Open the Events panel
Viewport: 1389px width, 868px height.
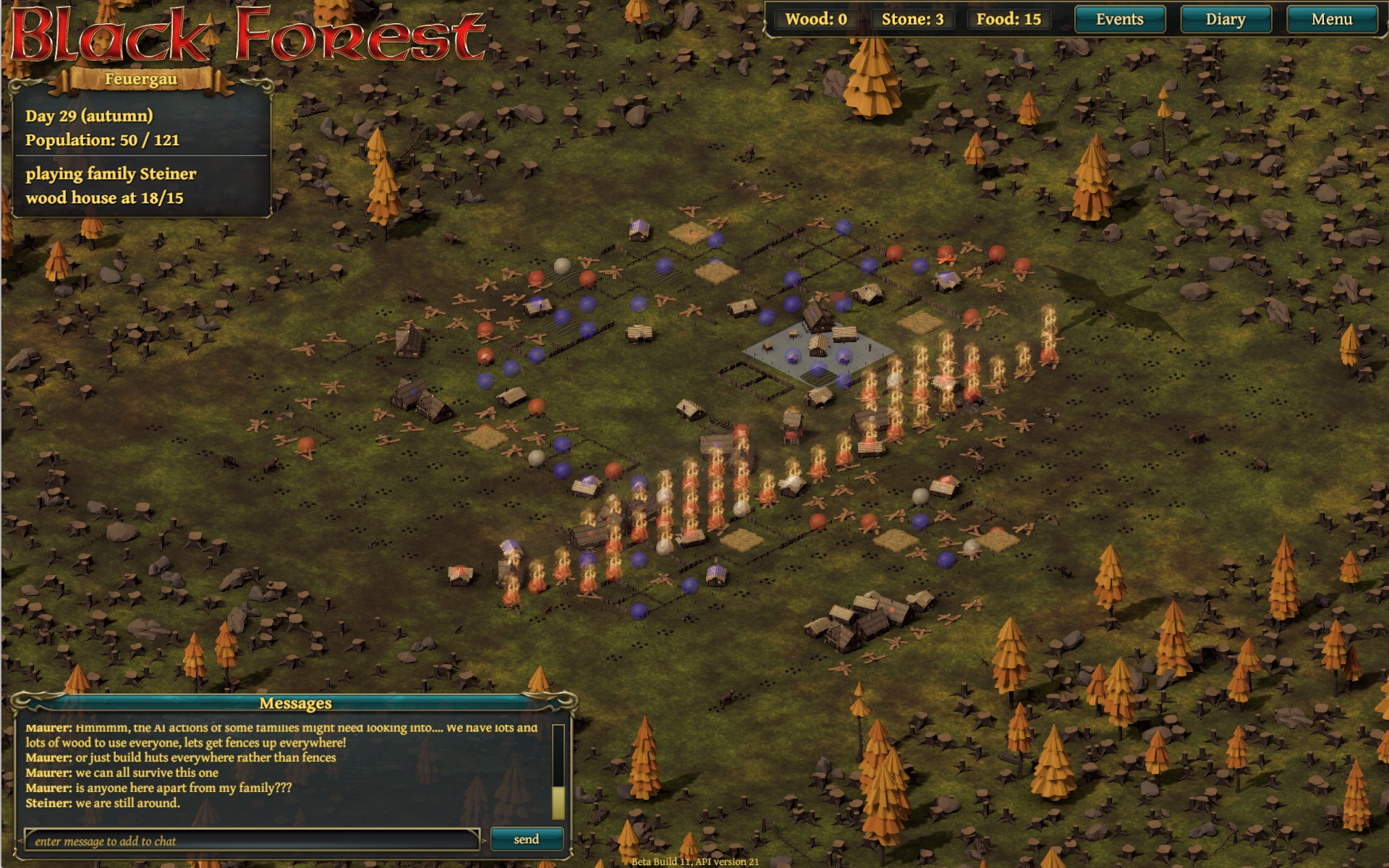[x=1119, y=20]
